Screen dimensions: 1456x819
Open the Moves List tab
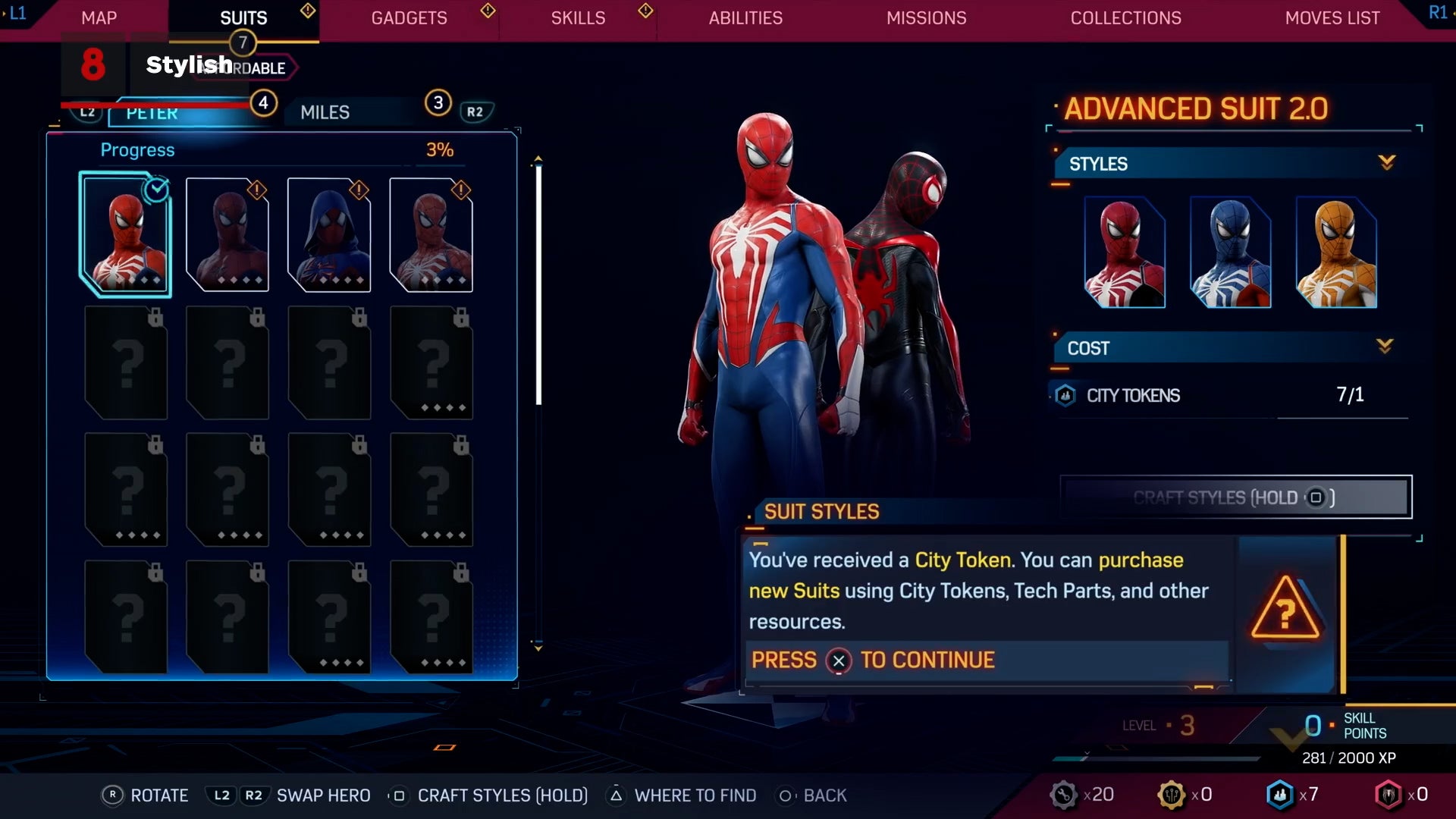(1332, 18)
